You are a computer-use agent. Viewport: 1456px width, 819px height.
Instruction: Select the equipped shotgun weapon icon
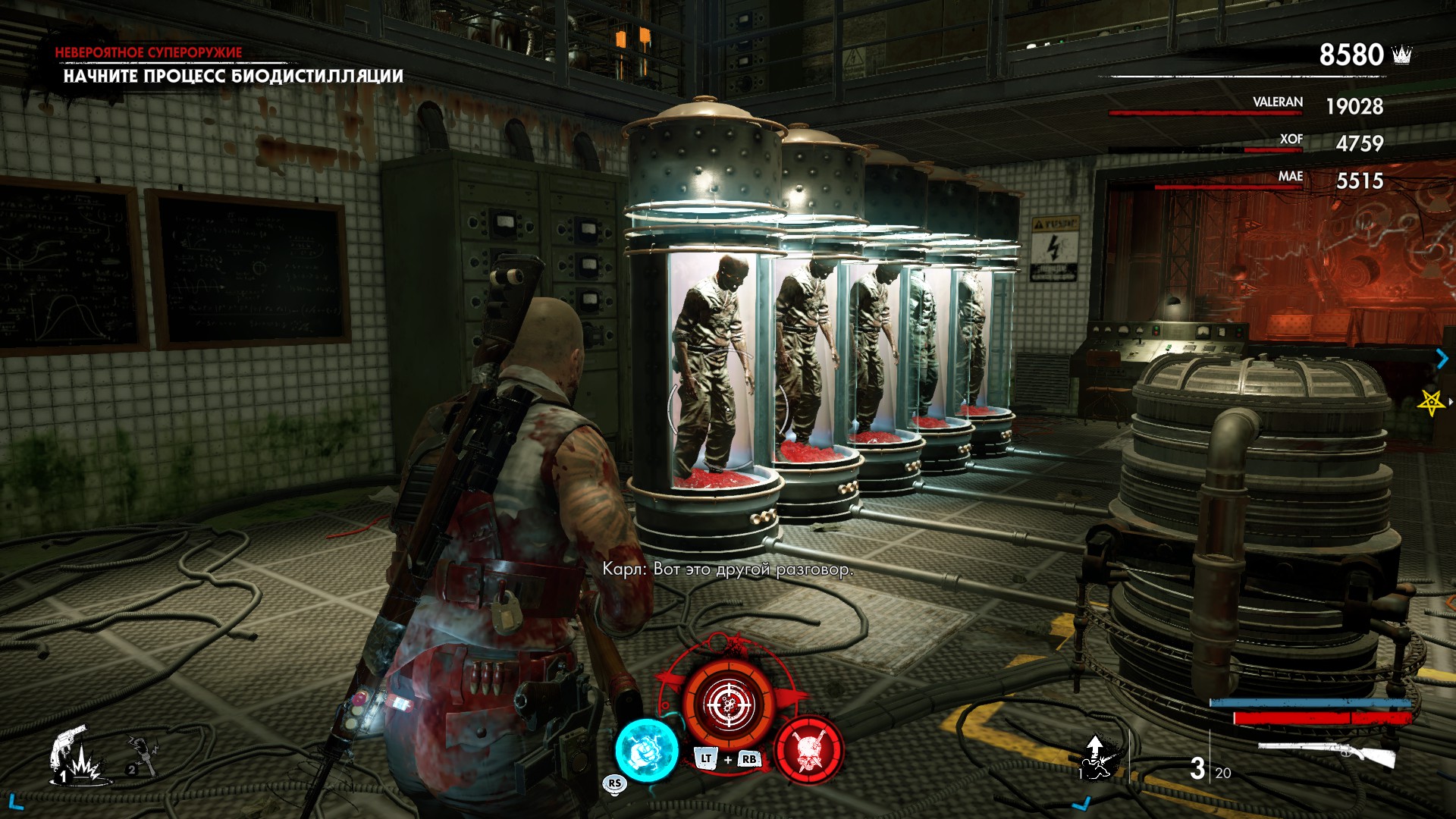point(1327,755)
